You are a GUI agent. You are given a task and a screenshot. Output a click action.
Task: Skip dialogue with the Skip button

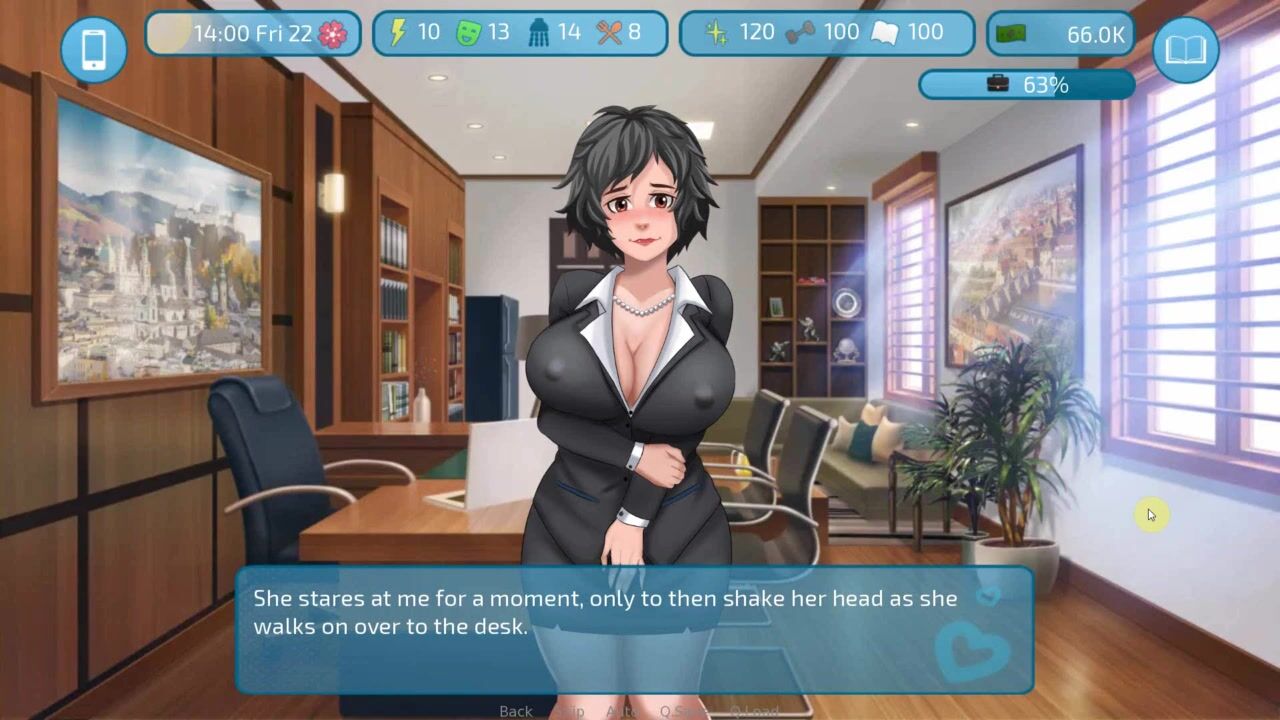570,711
